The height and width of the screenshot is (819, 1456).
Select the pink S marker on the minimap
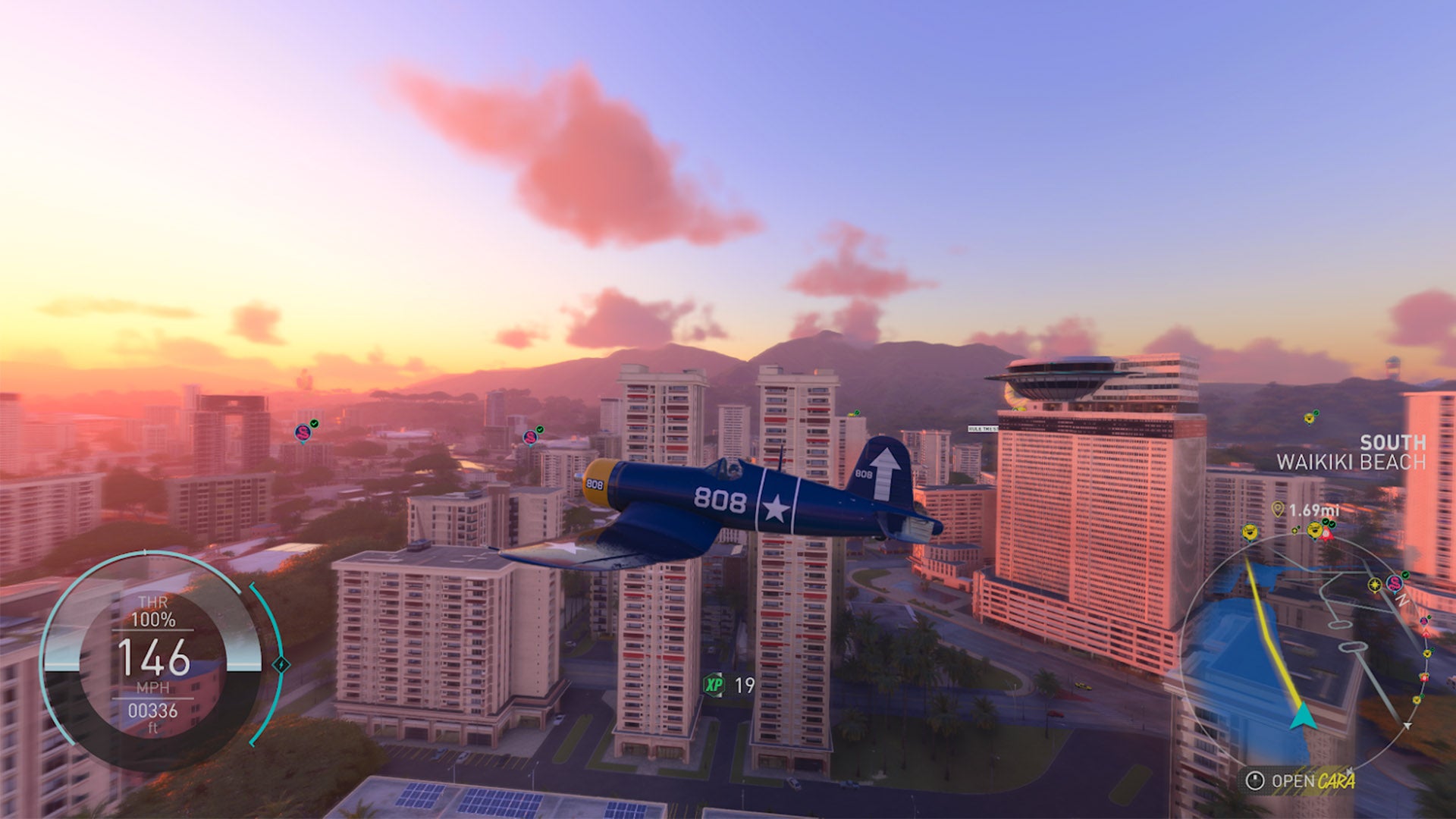click(1395, 584)
